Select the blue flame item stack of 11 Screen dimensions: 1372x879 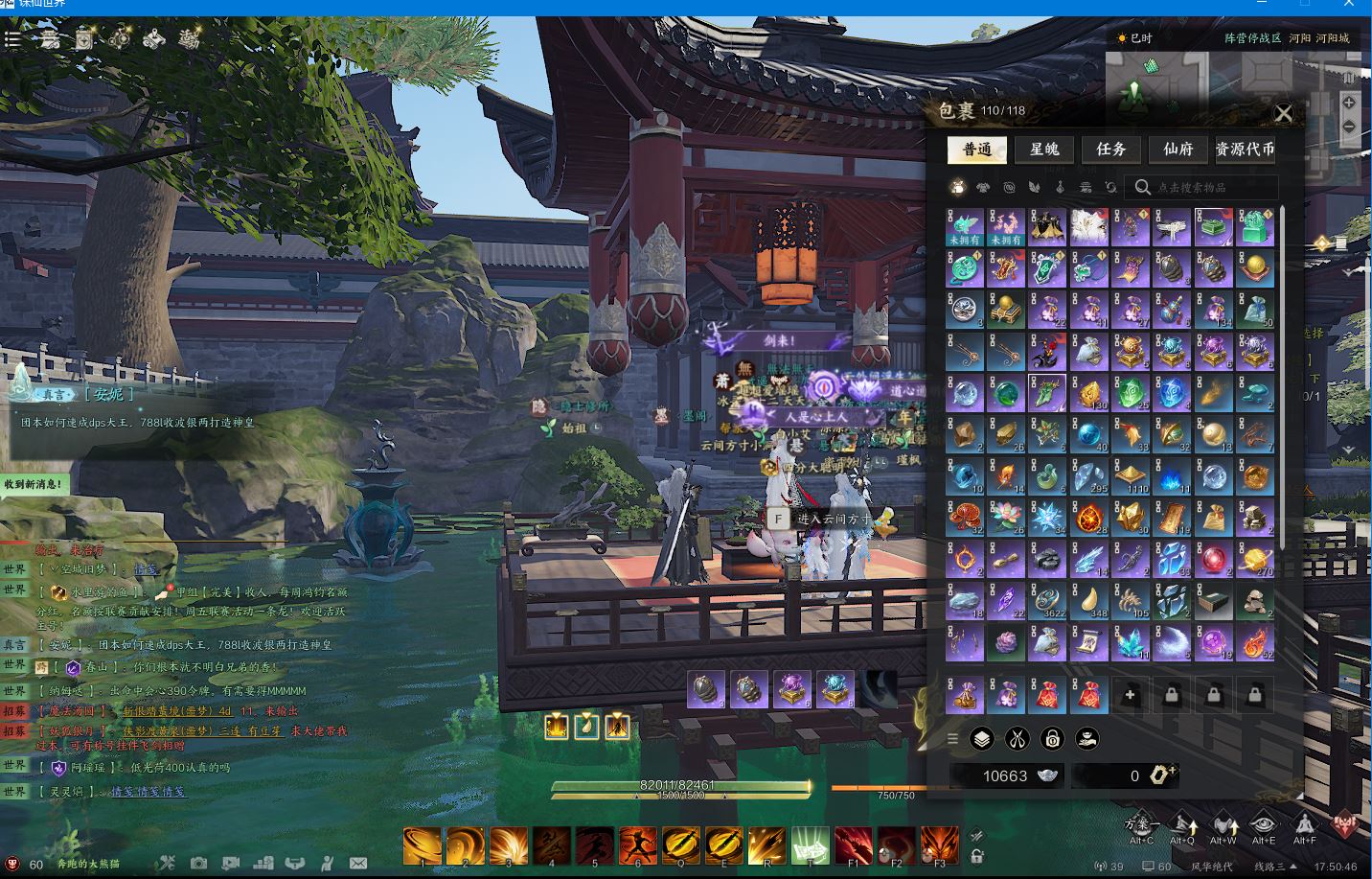click(x=1172, y=476)
